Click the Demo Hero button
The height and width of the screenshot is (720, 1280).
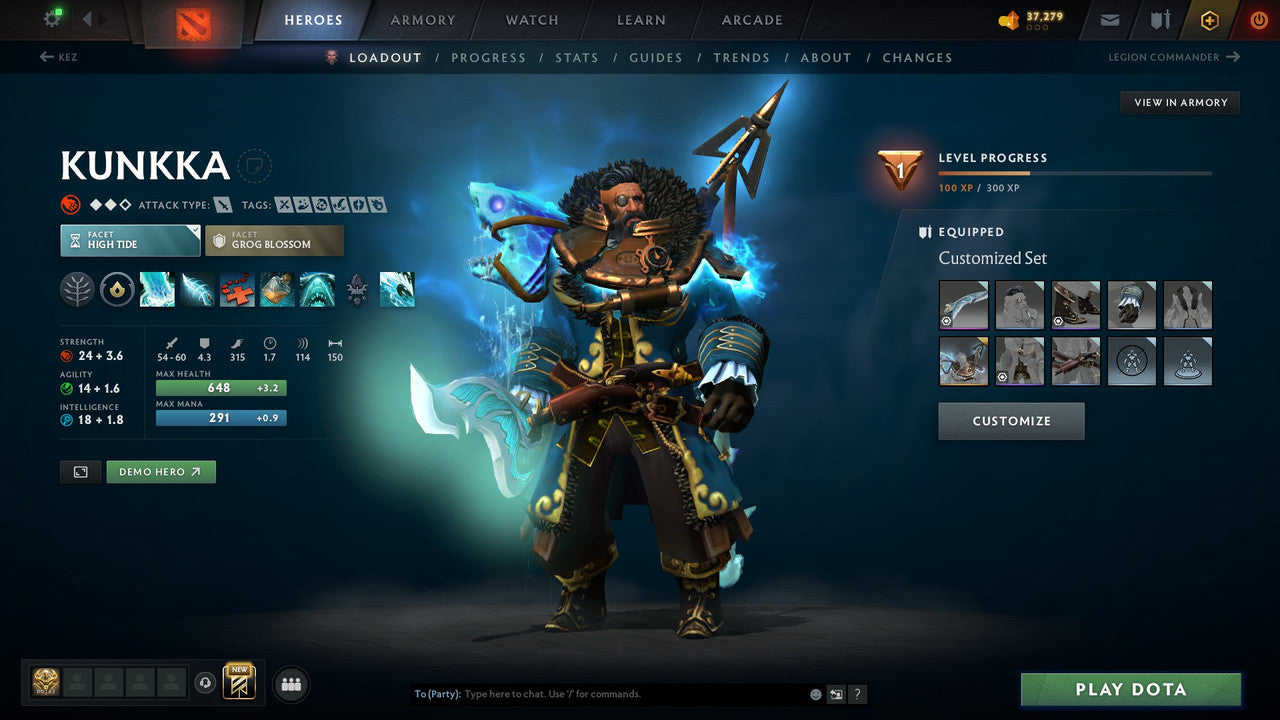(x=160, y=471)
